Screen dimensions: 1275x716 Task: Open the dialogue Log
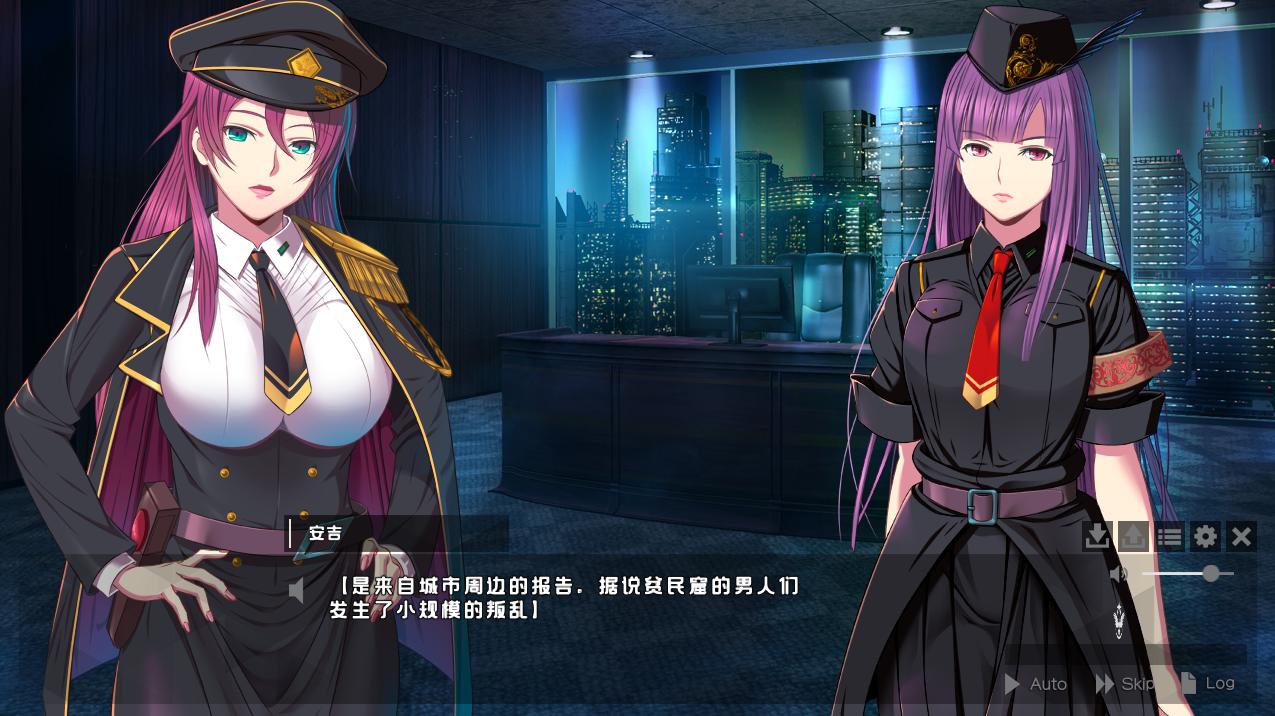pyautogui.click(x=1209, y=683)
